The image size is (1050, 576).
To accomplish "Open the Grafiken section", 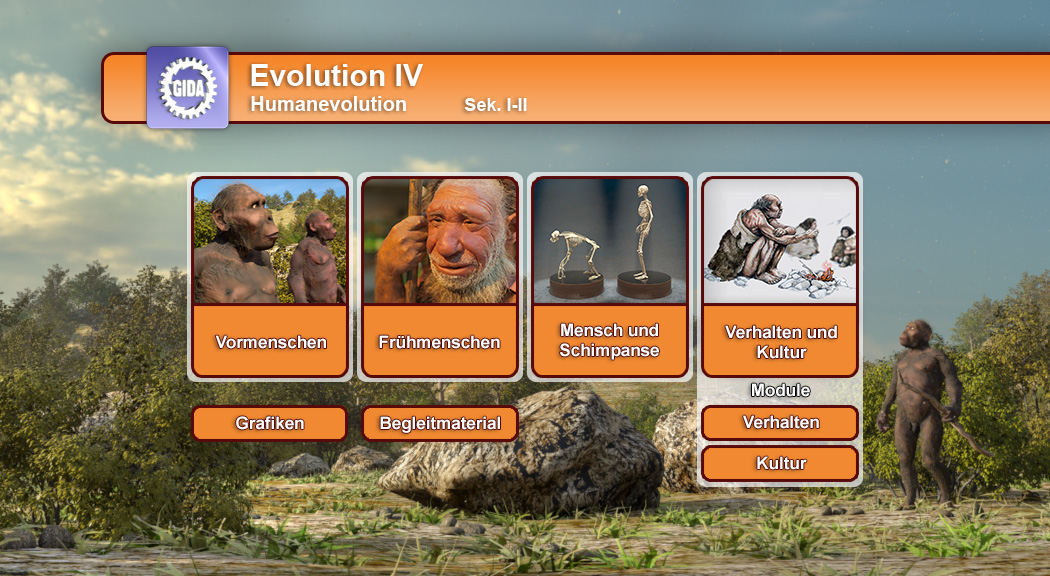I will (270, 423).
